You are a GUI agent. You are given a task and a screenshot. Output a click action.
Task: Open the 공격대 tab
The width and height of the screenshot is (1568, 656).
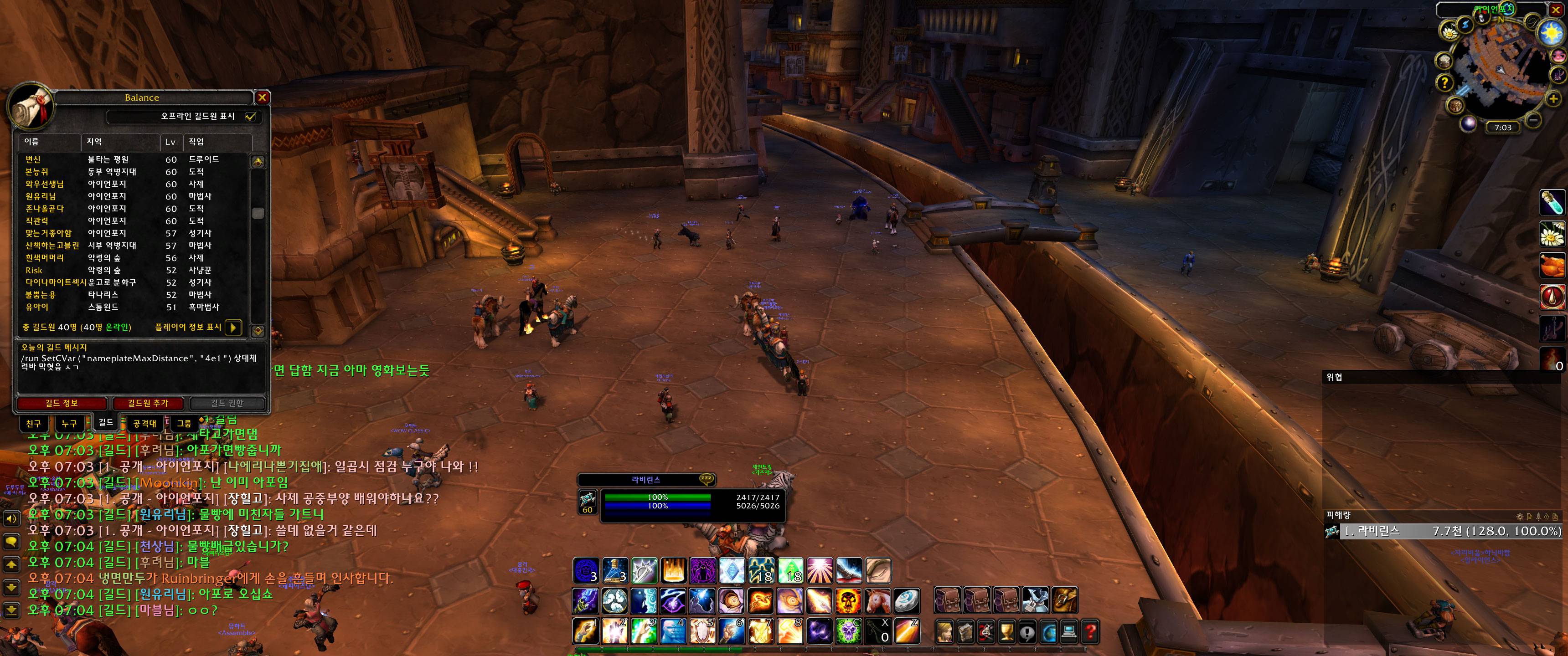point(145,424)
